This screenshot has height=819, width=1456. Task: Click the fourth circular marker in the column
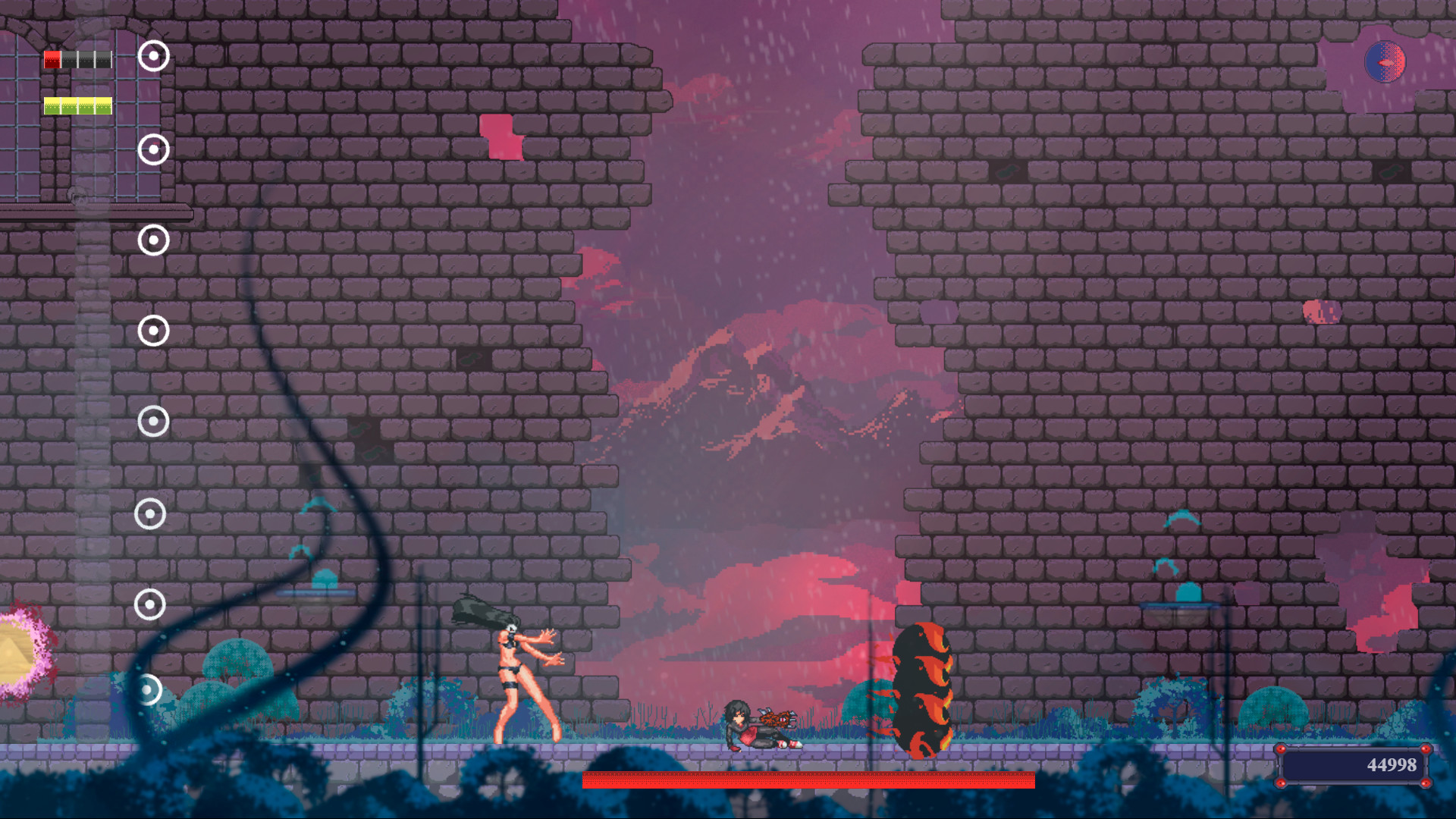152,330
